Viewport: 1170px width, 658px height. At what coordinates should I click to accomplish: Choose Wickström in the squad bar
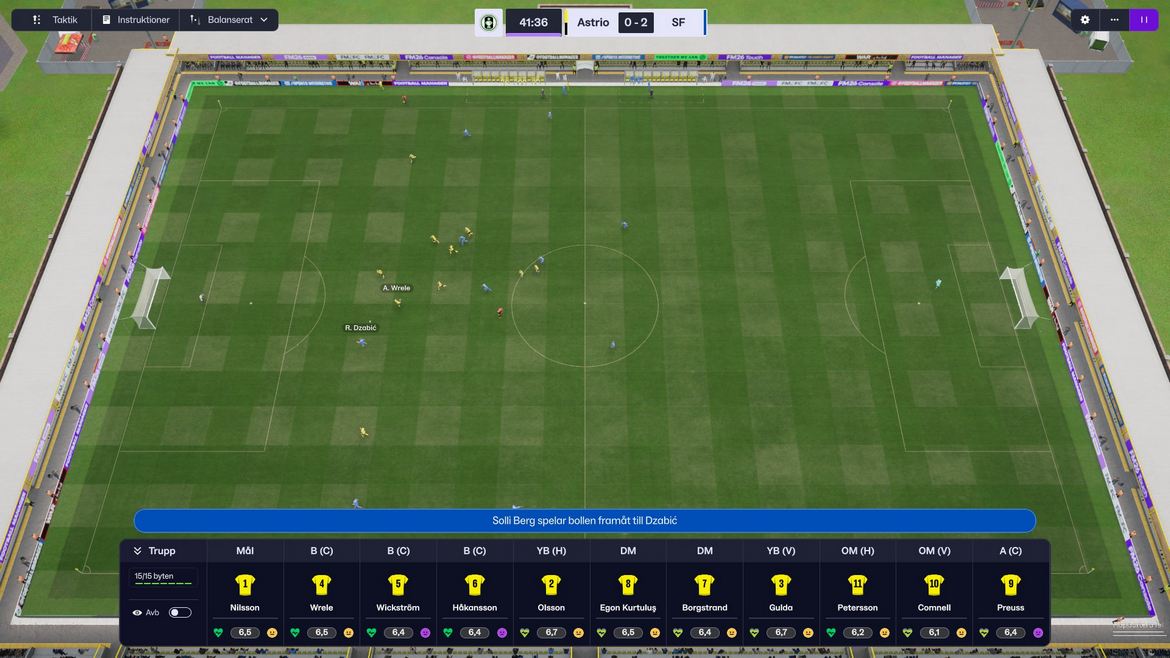398,593
